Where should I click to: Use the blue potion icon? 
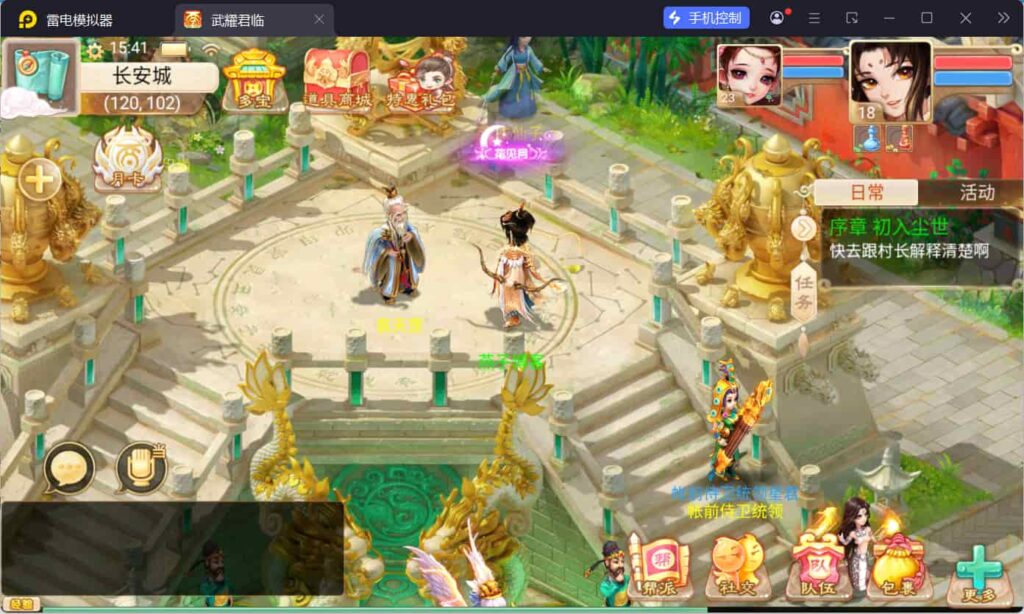pos(867,138)
